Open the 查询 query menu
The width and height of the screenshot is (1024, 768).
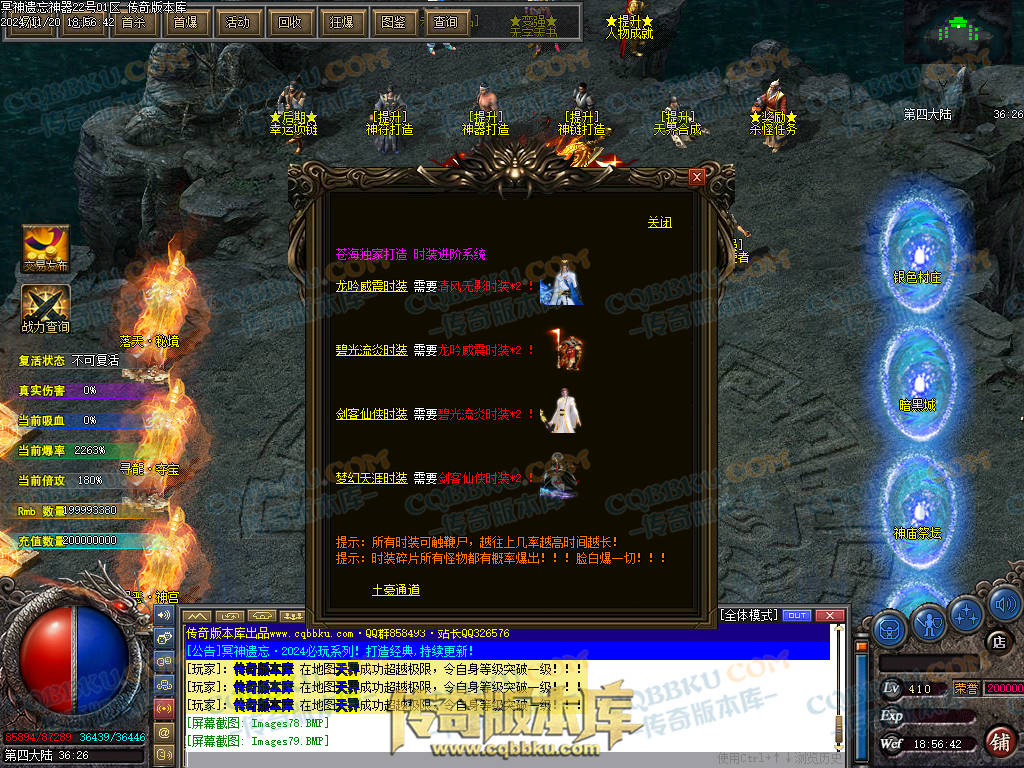446,22
